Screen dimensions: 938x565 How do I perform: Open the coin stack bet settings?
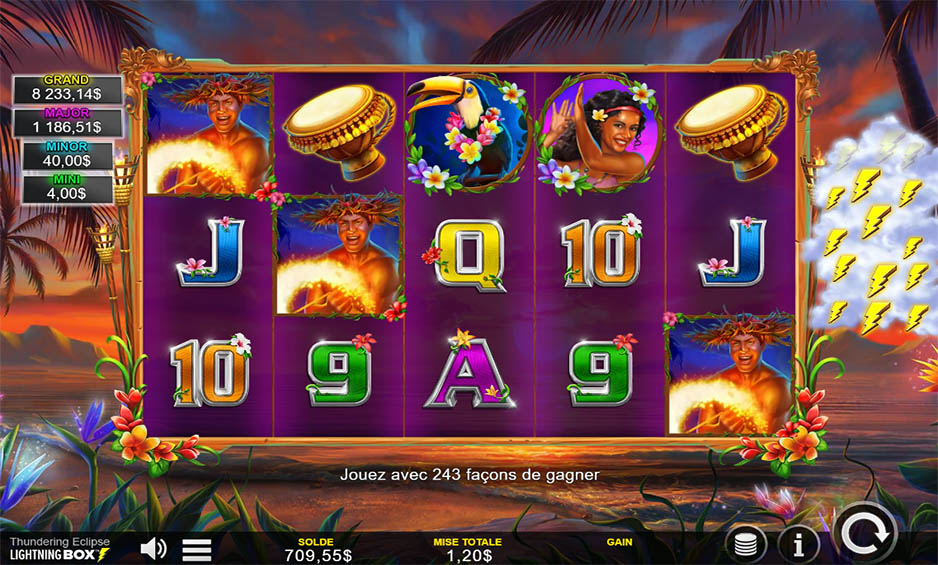746,545
